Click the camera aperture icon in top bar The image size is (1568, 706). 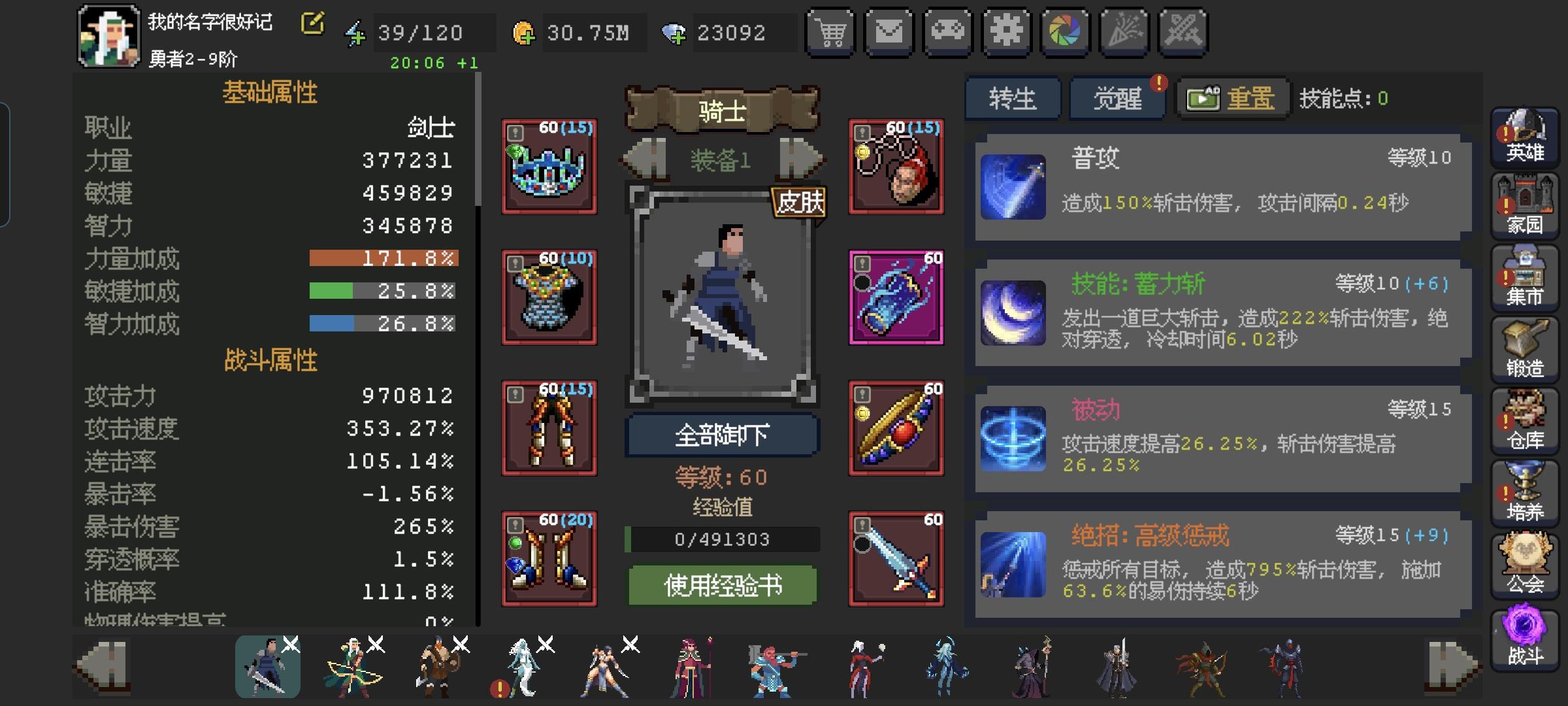click(1065, 31)
